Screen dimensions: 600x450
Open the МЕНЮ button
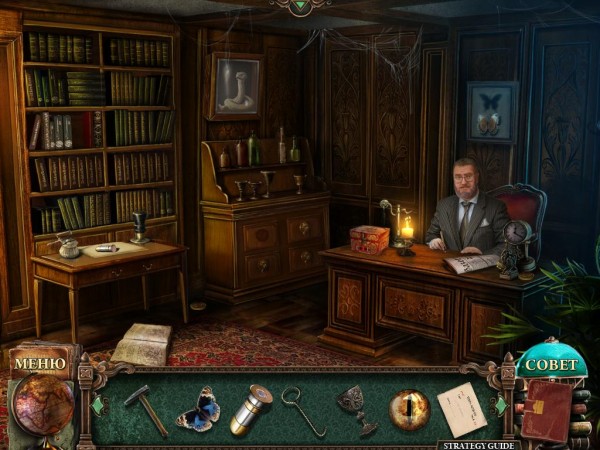point(41,362)
